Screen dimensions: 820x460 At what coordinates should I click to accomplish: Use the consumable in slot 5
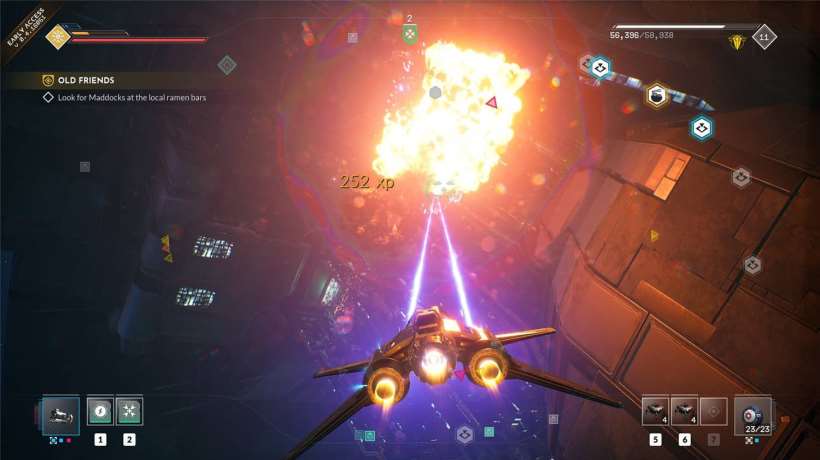click(x=656, y=411)
